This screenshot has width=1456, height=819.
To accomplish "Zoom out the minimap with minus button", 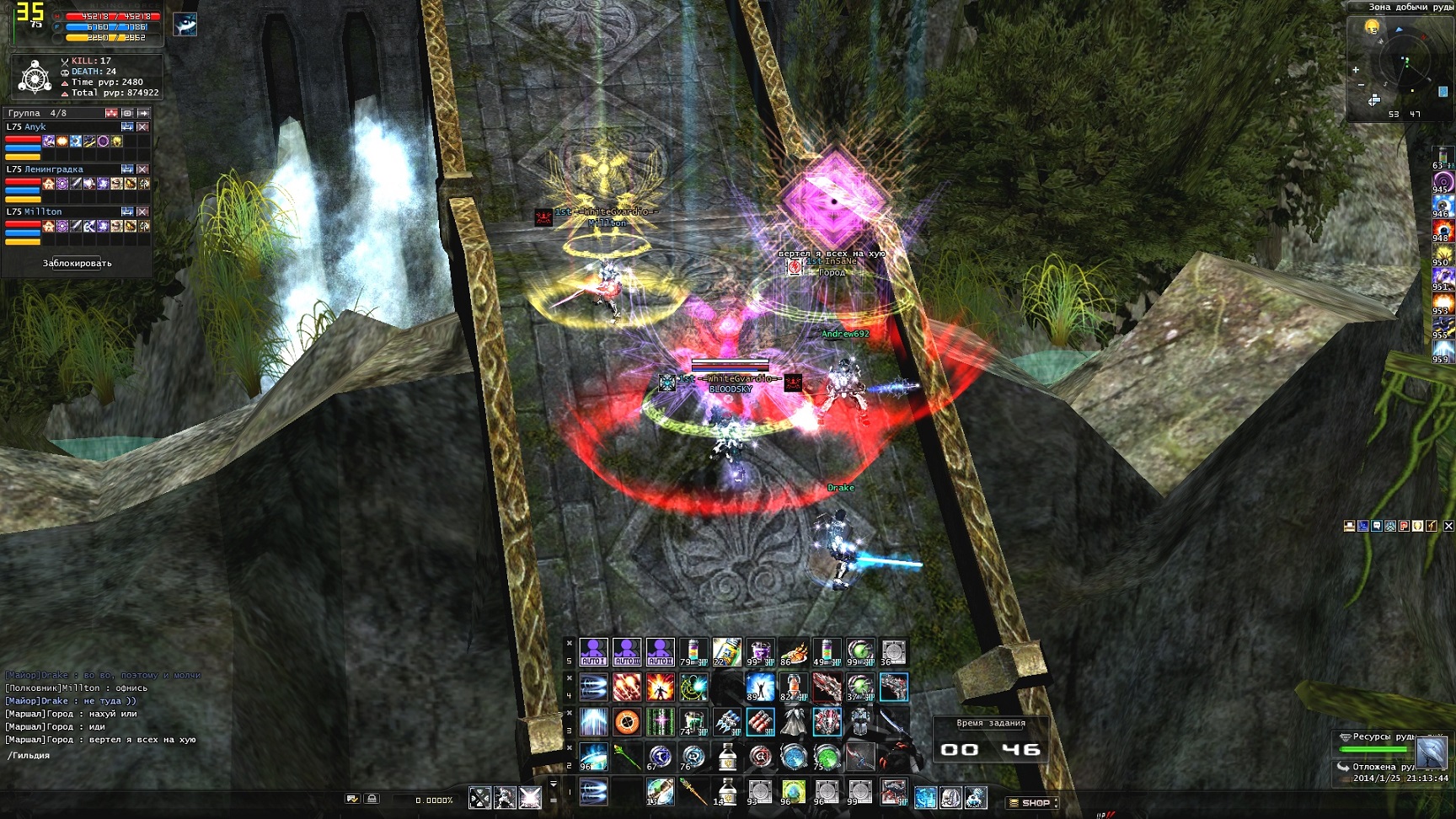I will [x=1361, y=85].
